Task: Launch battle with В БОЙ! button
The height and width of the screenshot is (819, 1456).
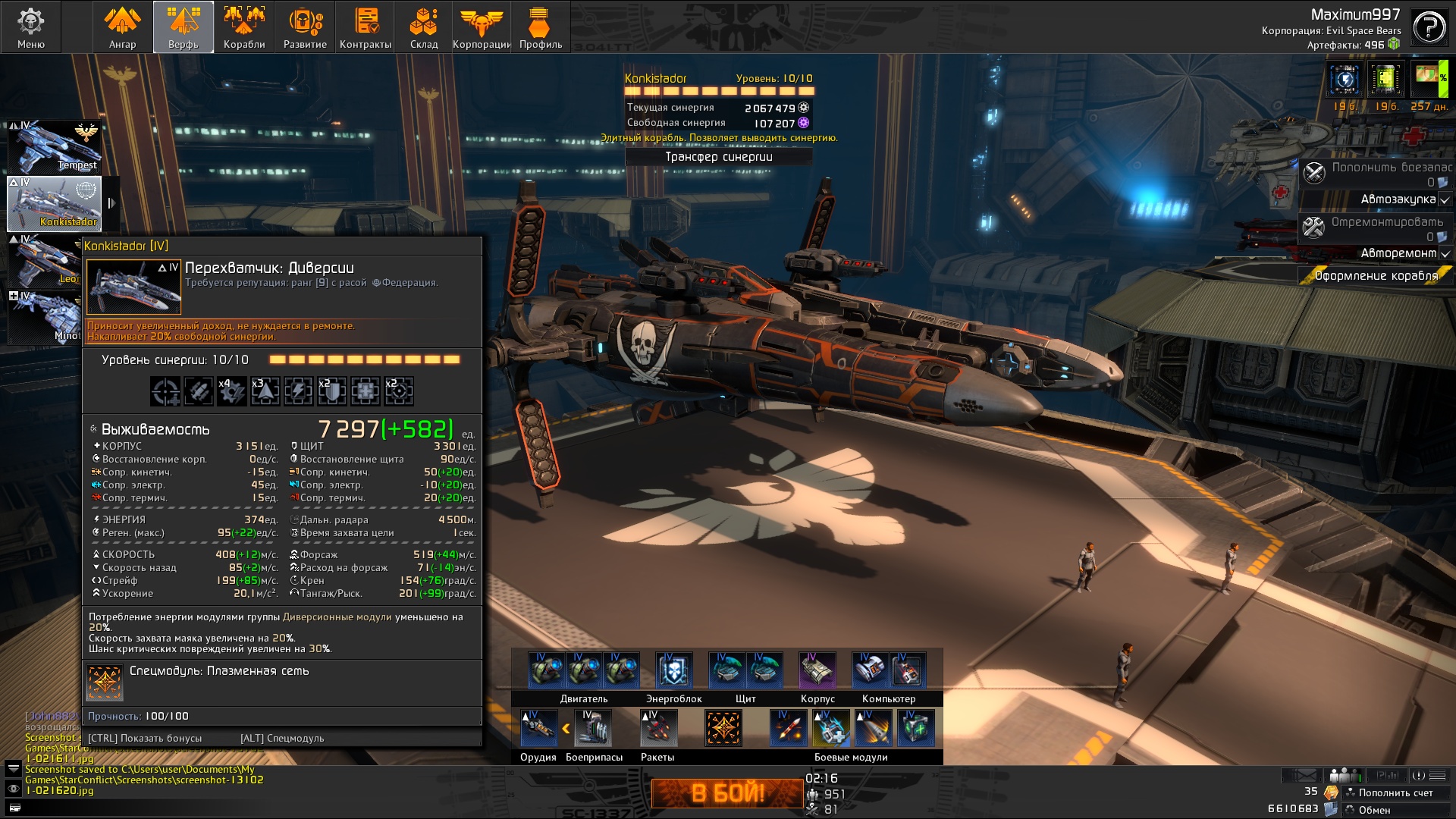Action: click(727, 793)
